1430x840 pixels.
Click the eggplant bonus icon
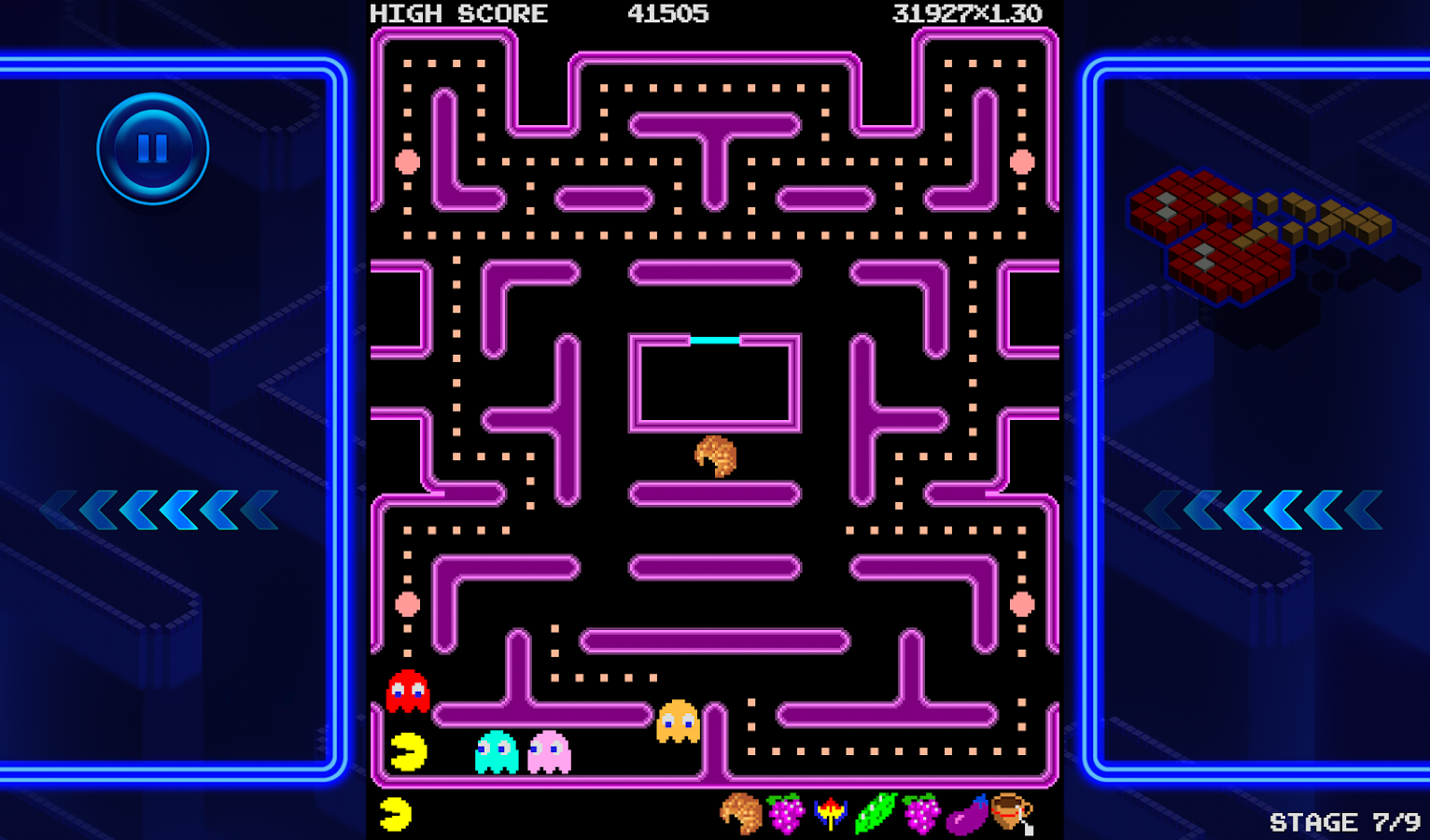coord(966,817)
